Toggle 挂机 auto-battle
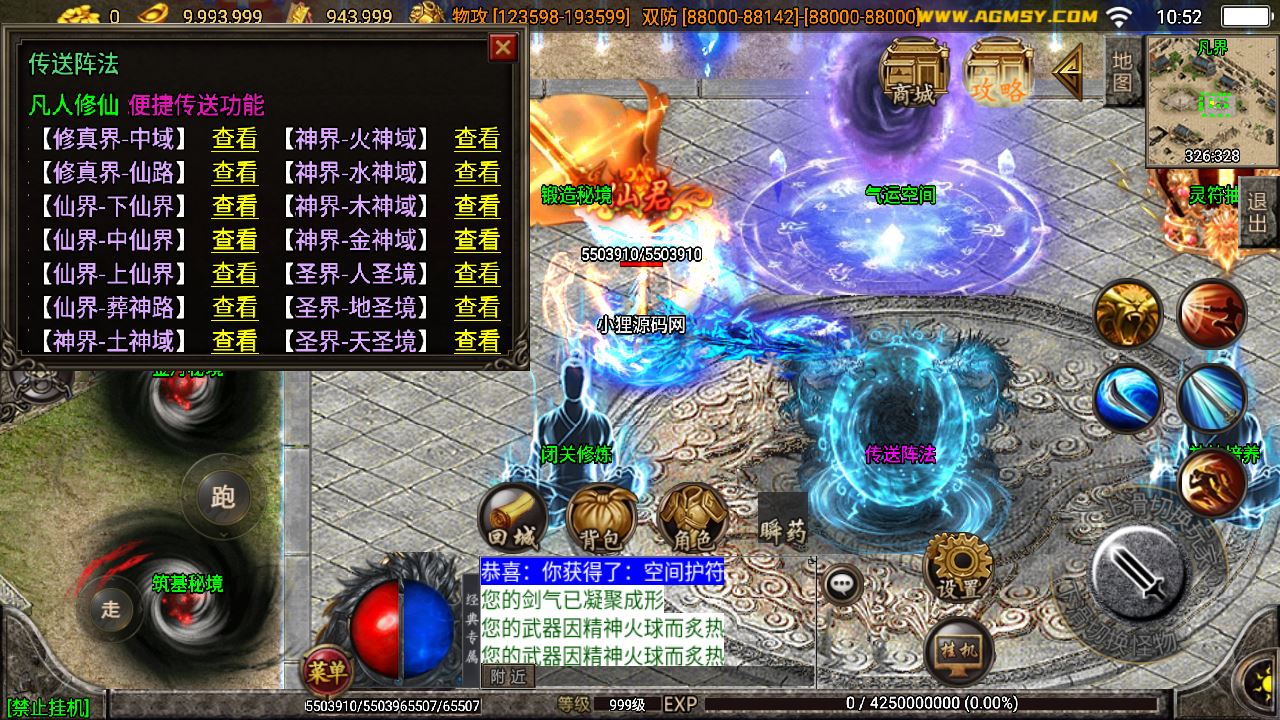 pos(959,651)
